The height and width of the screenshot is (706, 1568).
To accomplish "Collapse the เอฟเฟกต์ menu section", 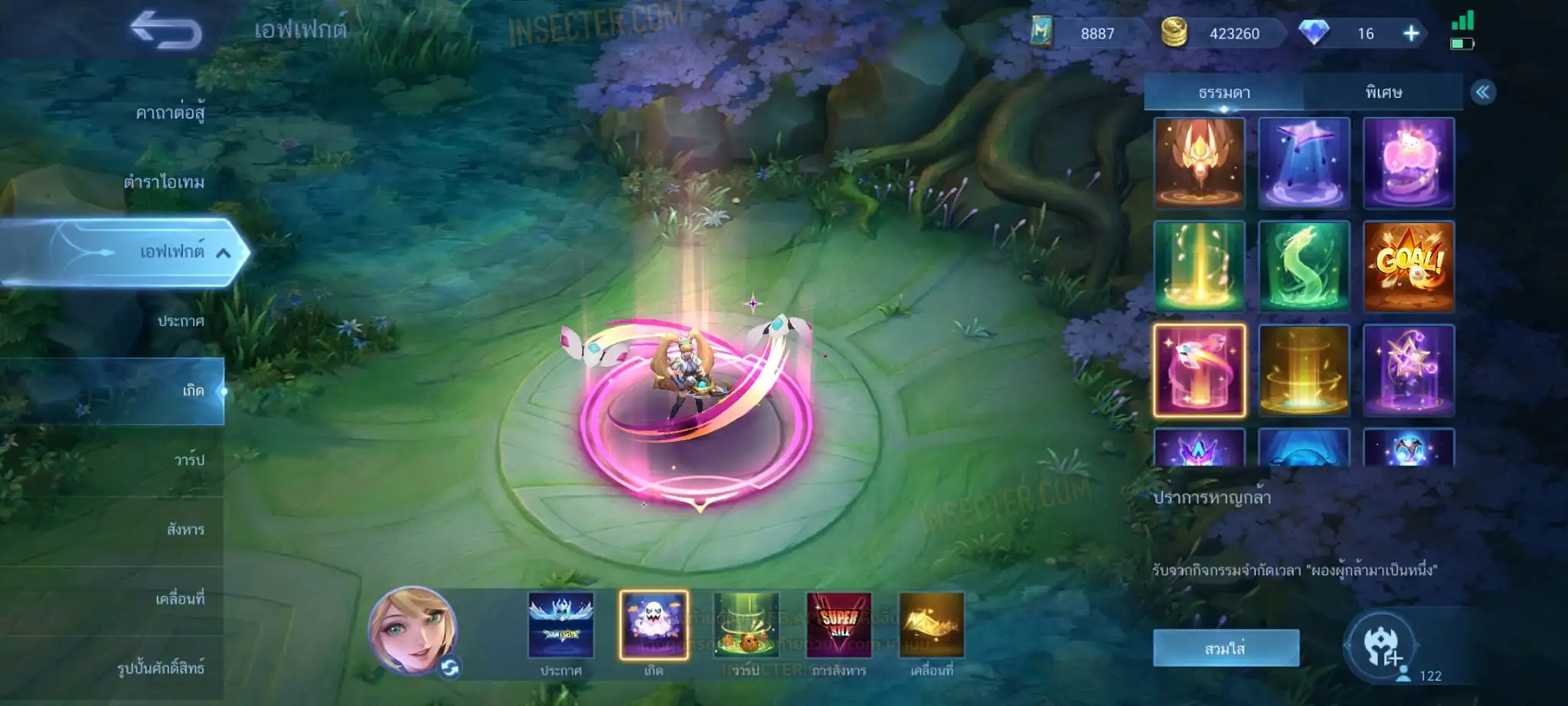I will 223,253.
